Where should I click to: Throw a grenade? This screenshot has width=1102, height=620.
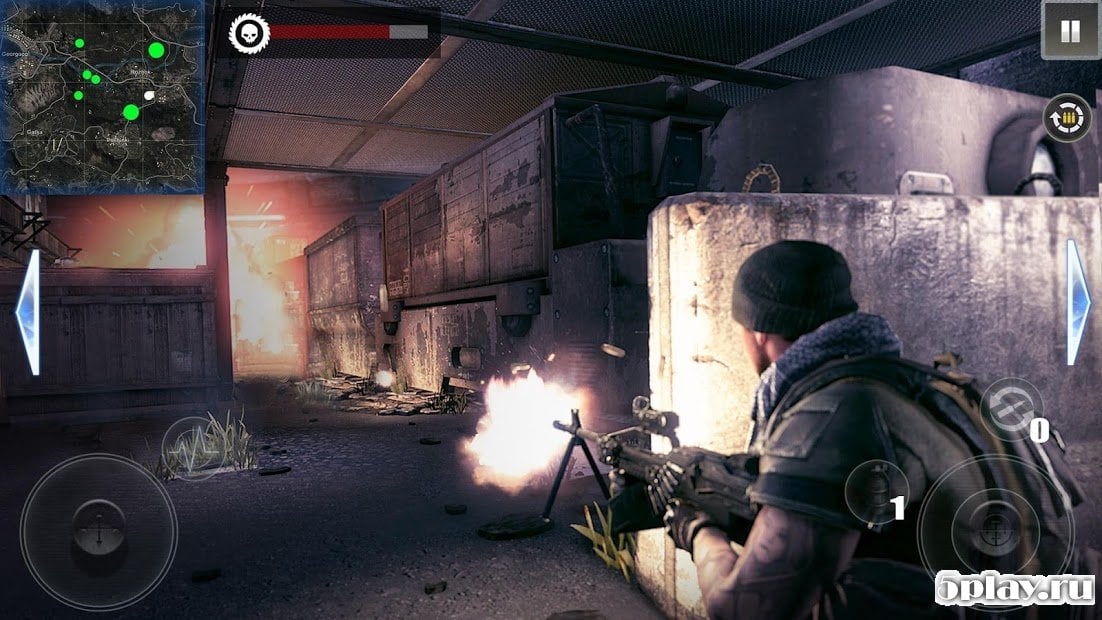874,490
